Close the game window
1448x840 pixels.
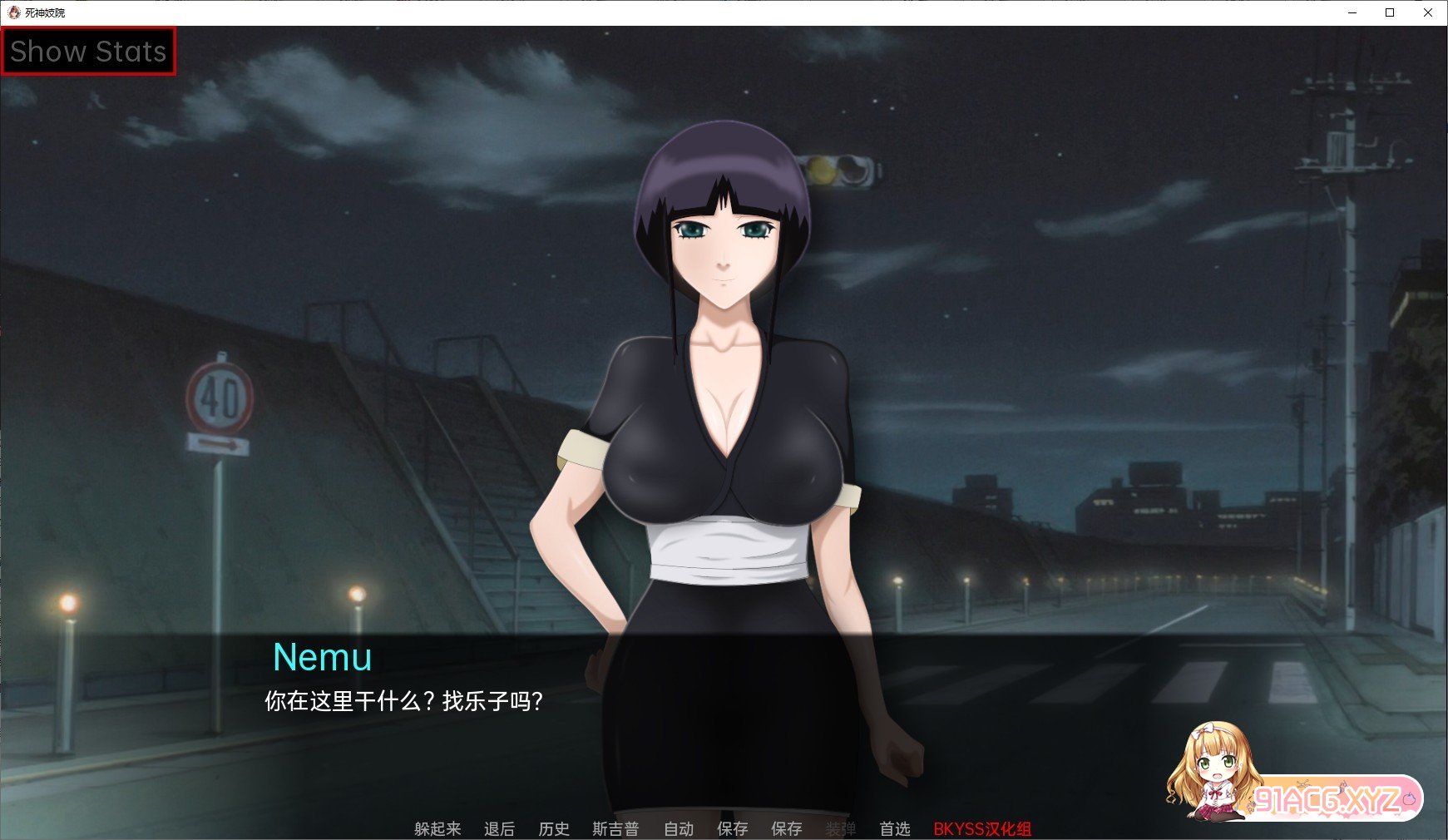pos(1428,12)
